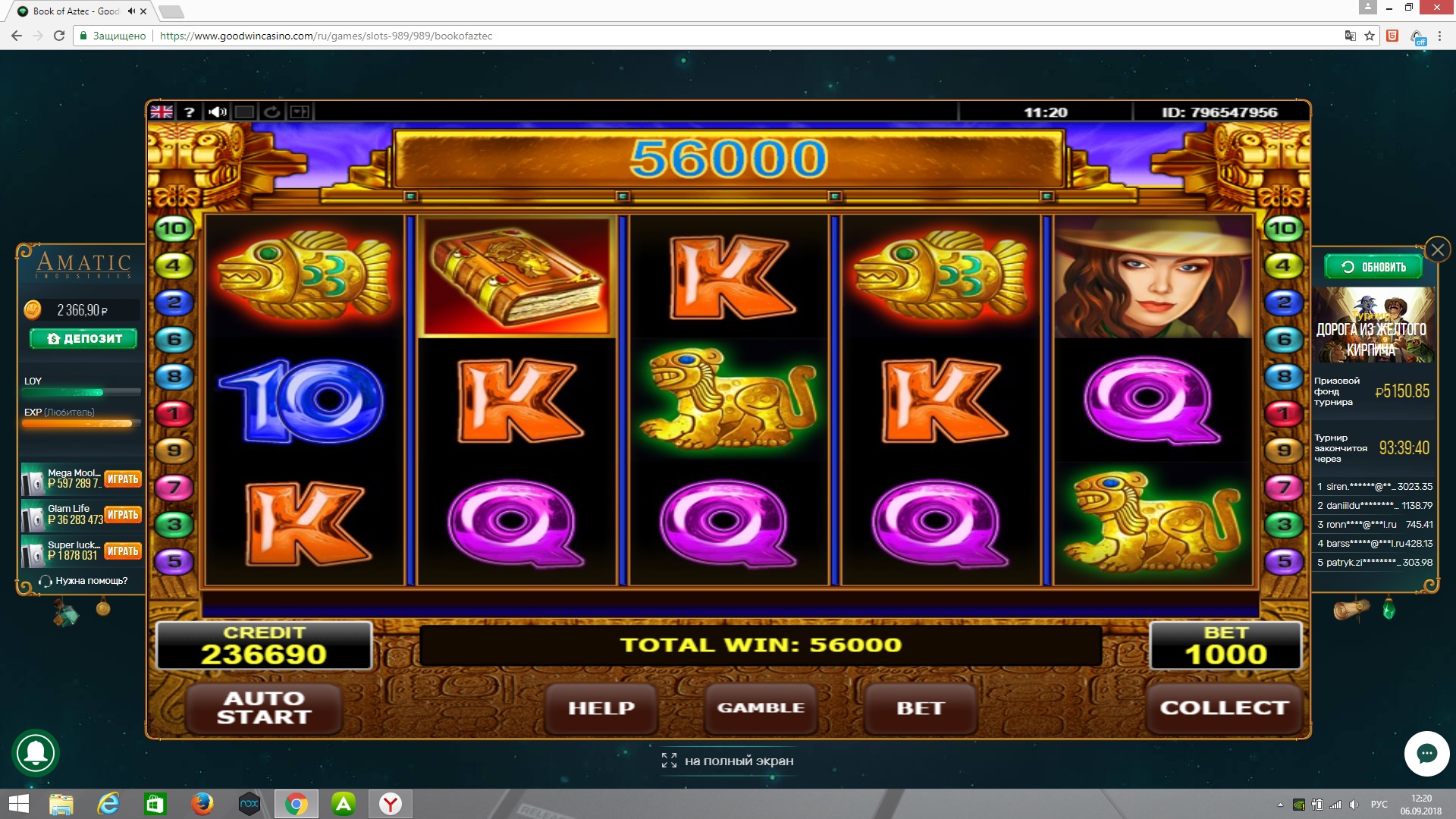Image resolution: width=1456 pixels, height=819 pixels.
Task: Open the question mark help icon
Action: (x=190, y=112)
